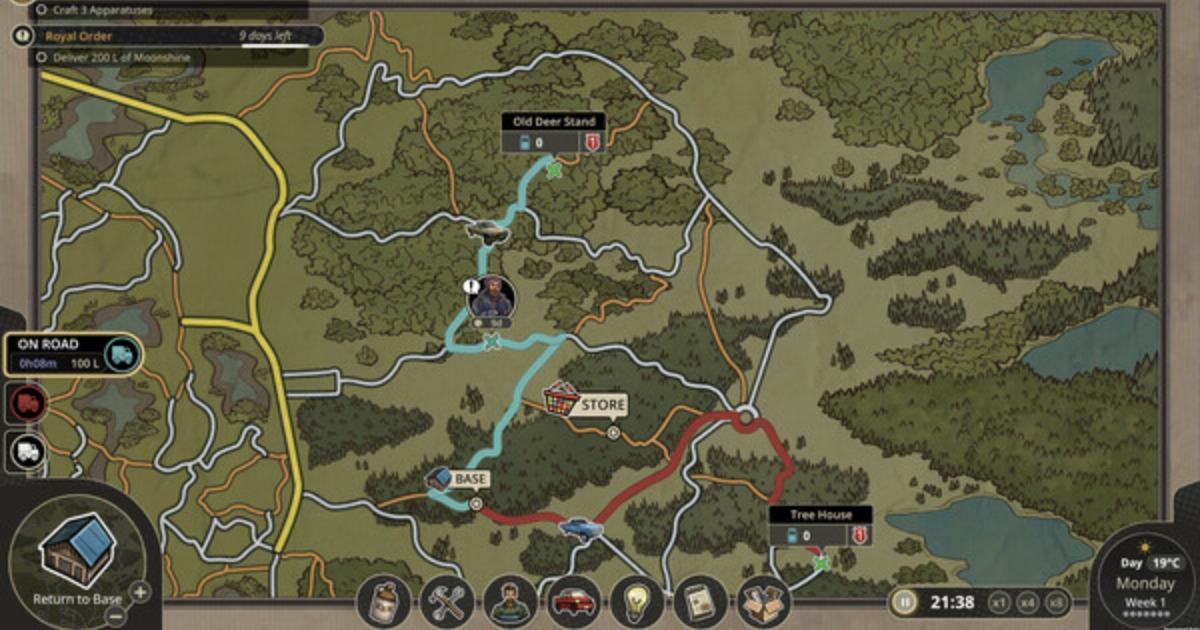Open the cardboard box storage menu
This screenshot has height=630, width=1200.
click(x=763, y=602)
